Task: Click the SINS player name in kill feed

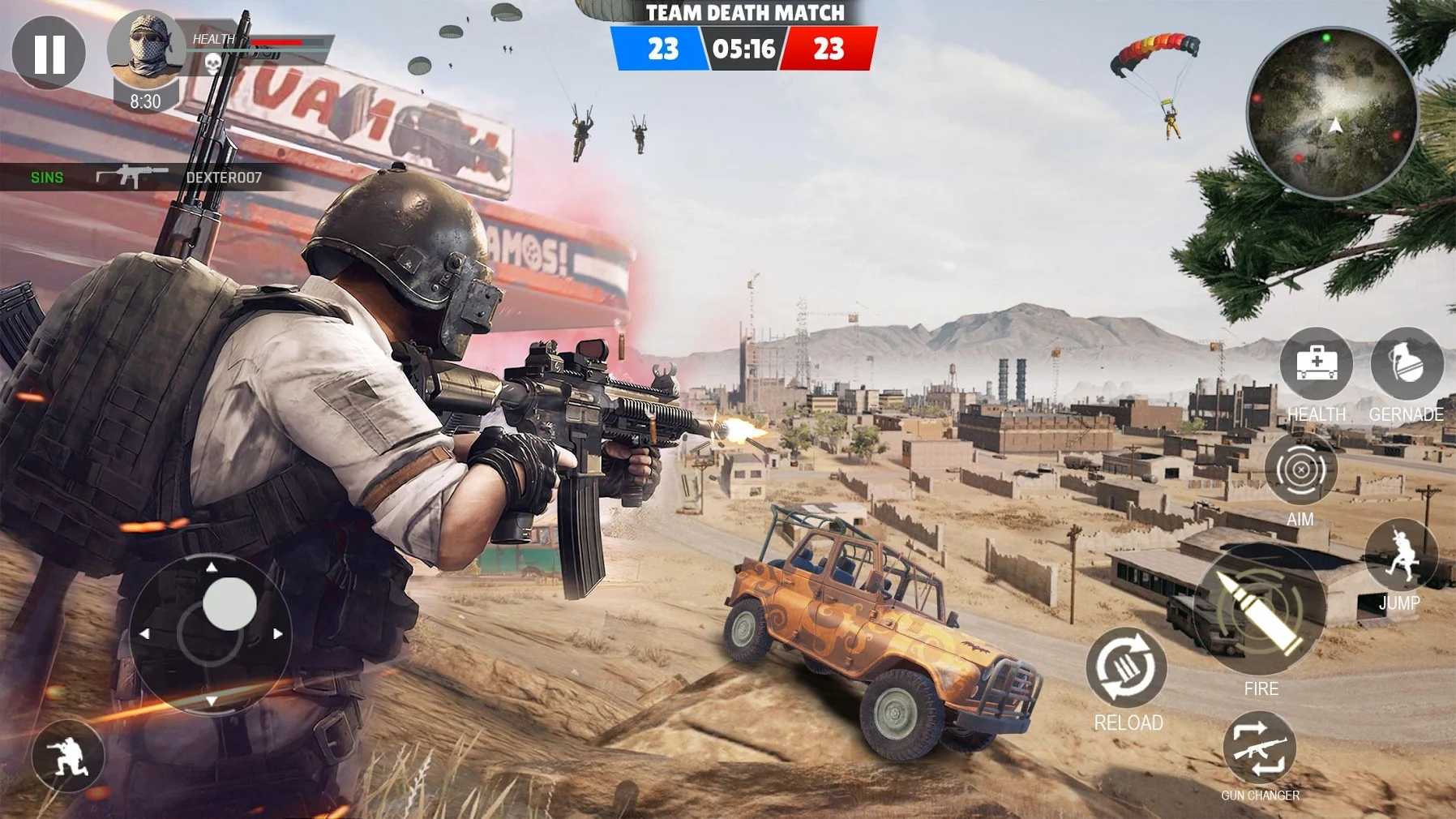Action: click(x=45, y=177)
